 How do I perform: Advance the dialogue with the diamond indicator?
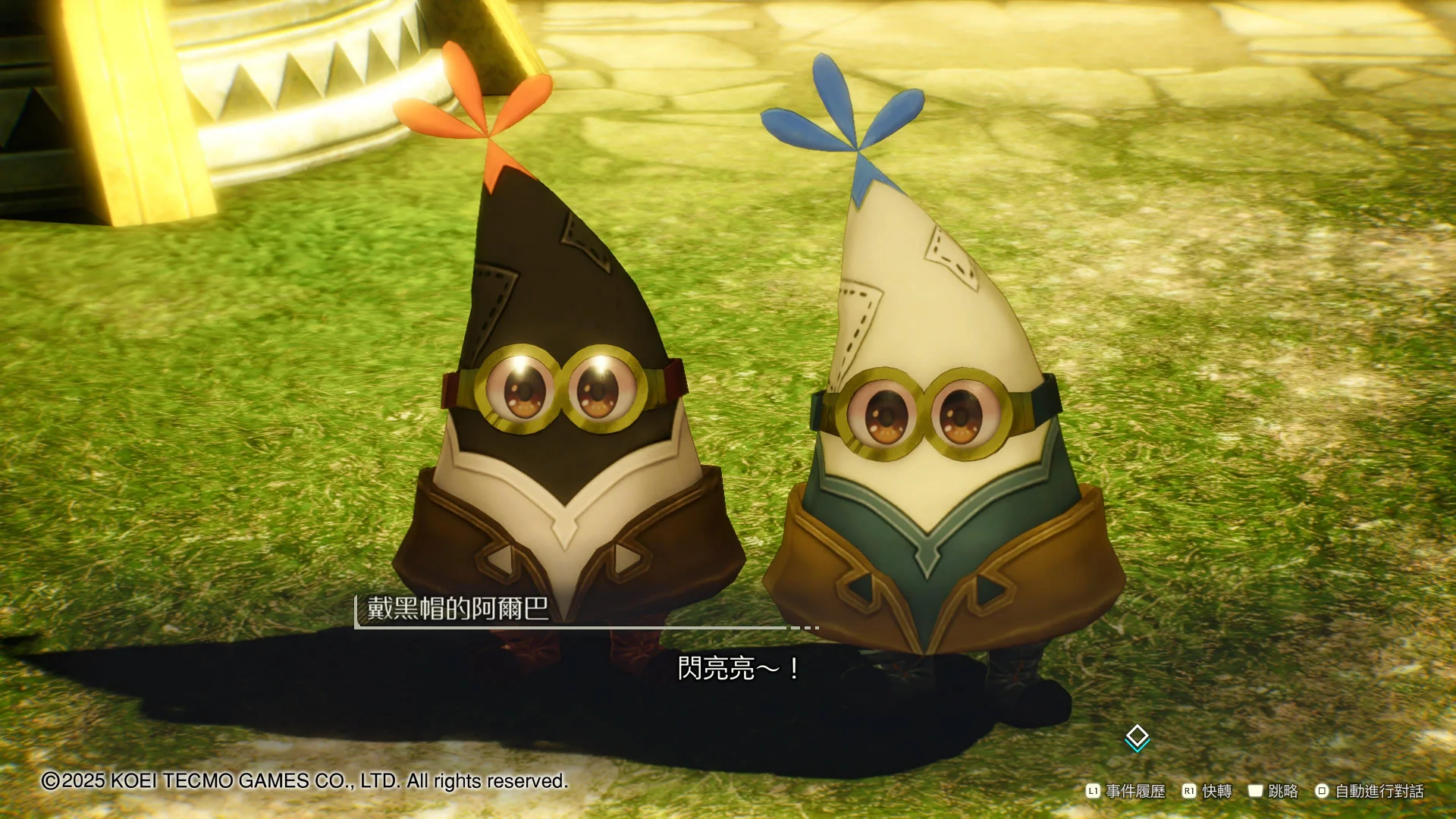pos(1137,737)
